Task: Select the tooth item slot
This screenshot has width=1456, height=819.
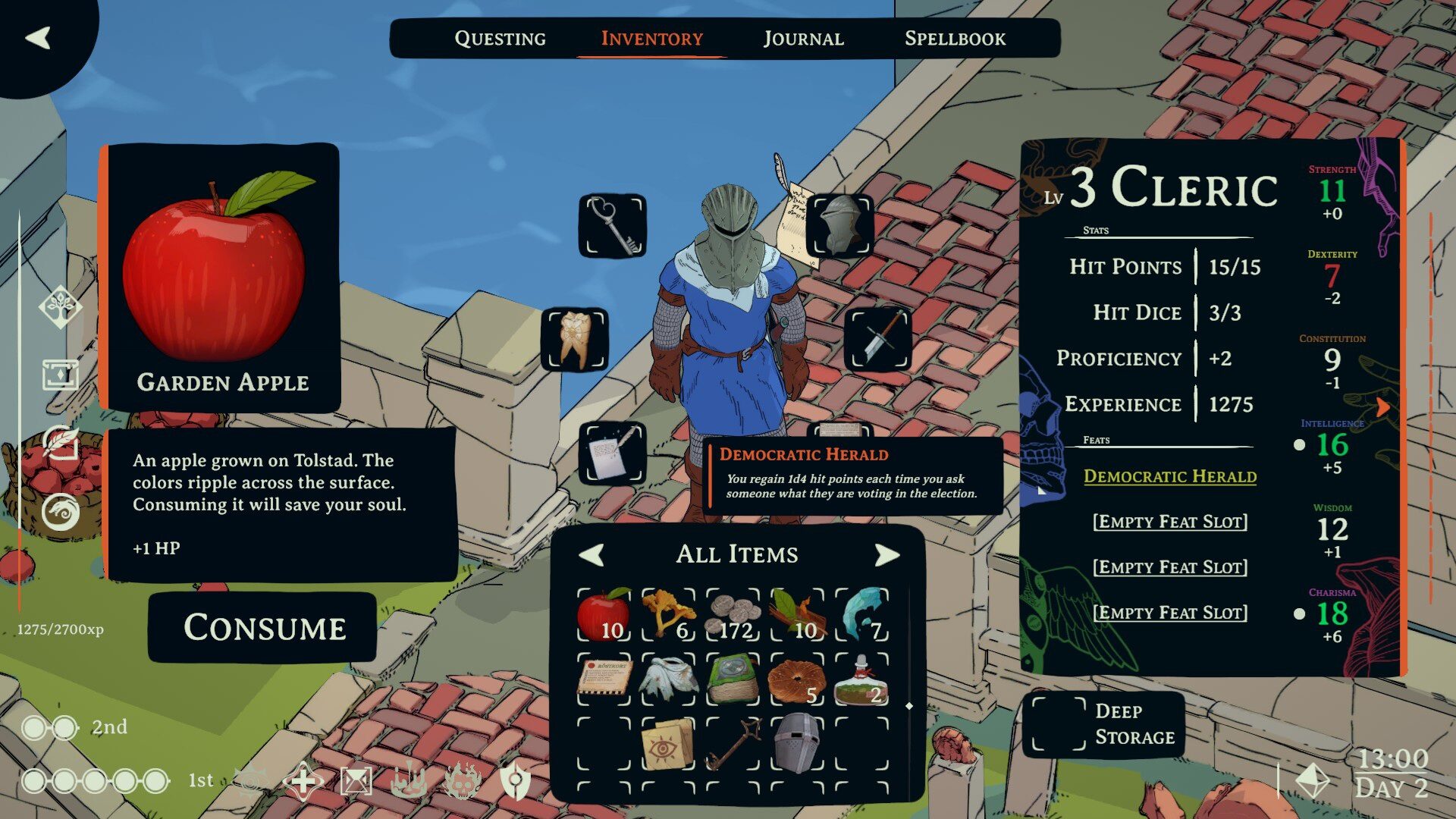Action: point(574,340)
